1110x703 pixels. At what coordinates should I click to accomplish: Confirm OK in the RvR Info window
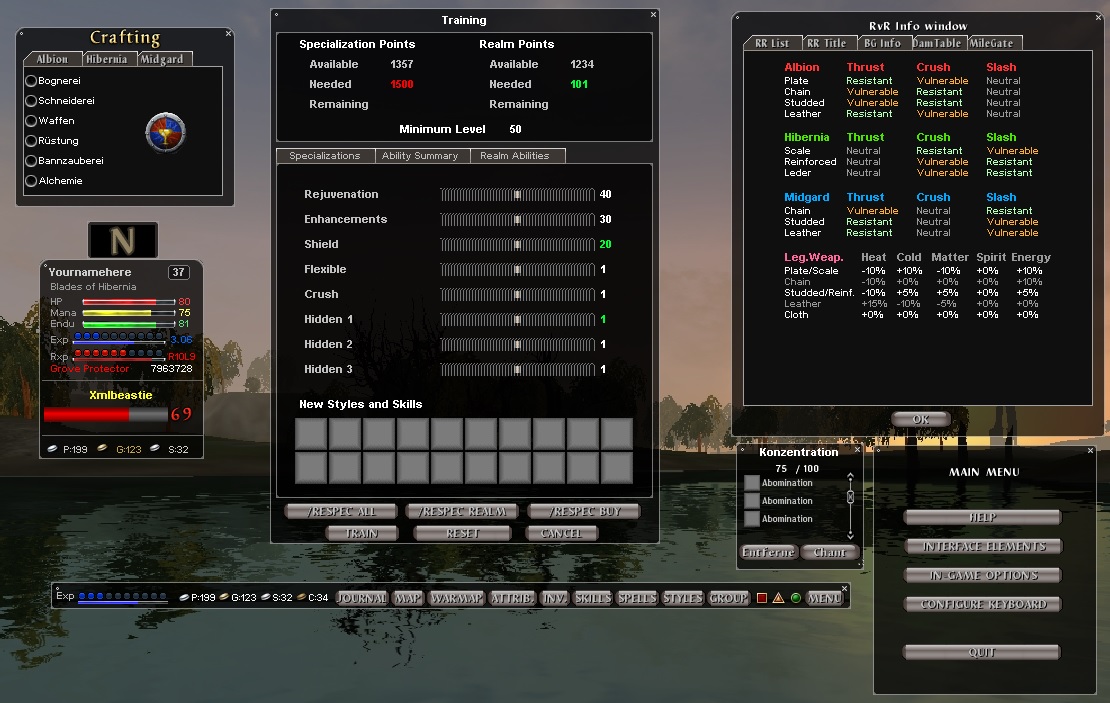click(920, 419)
